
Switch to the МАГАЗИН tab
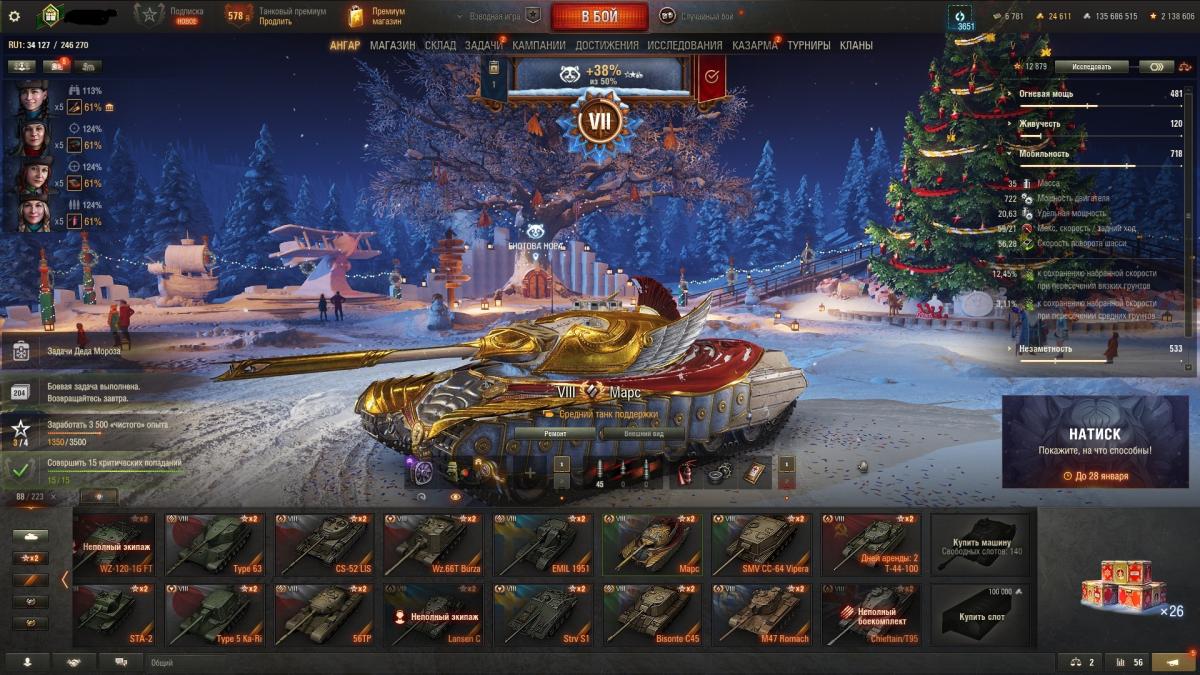[392, 45]
